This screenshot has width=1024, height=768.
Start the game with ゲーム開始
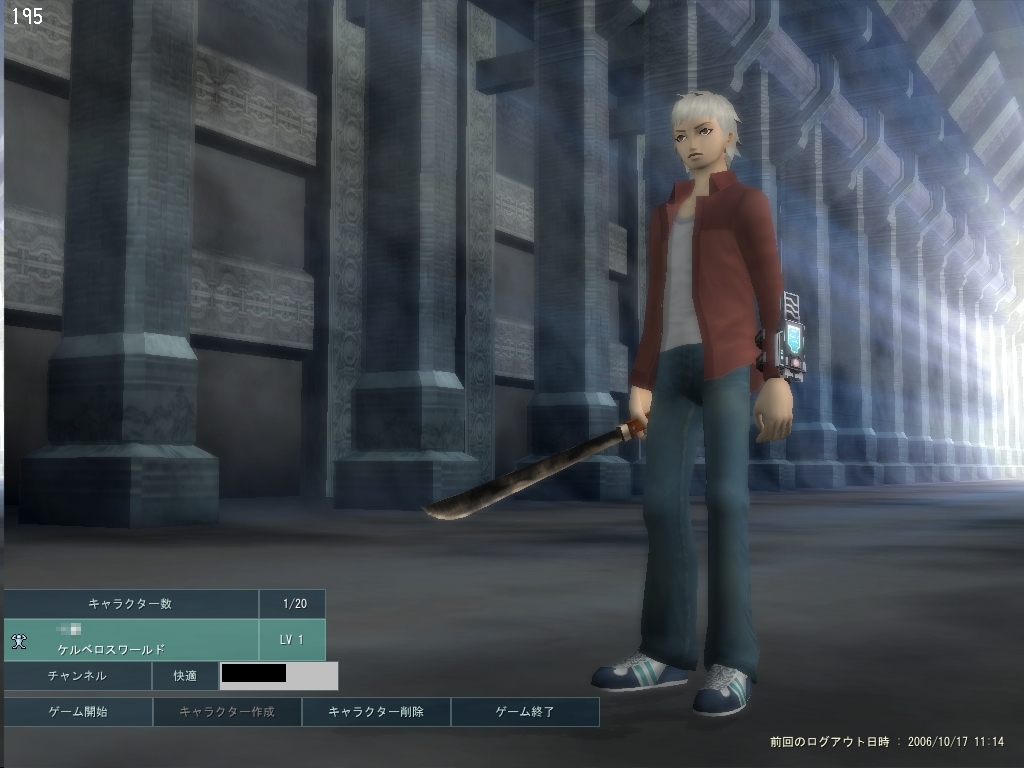coord(78,712)
